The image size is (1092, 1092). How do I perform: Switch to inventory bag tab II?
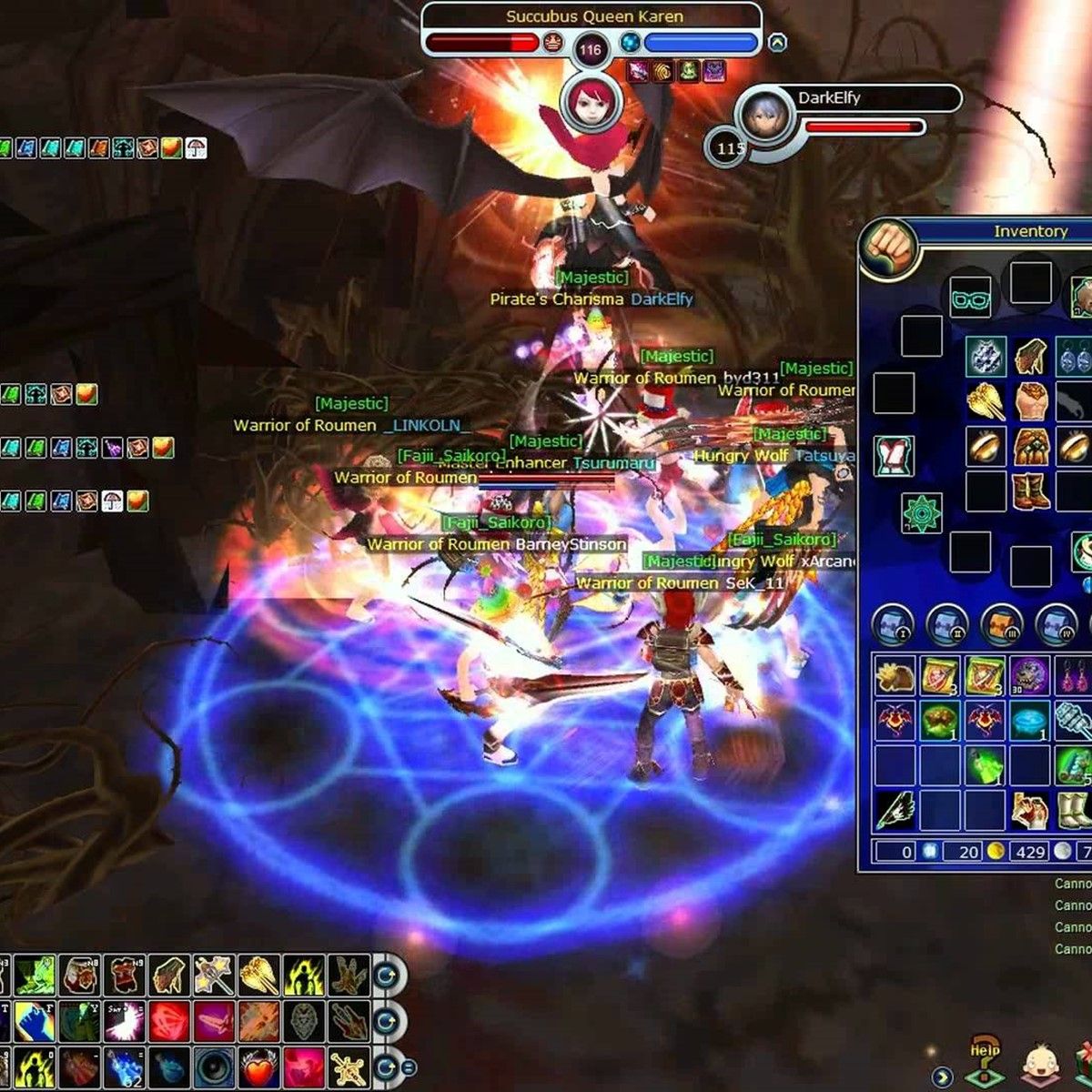click(947, 625)
